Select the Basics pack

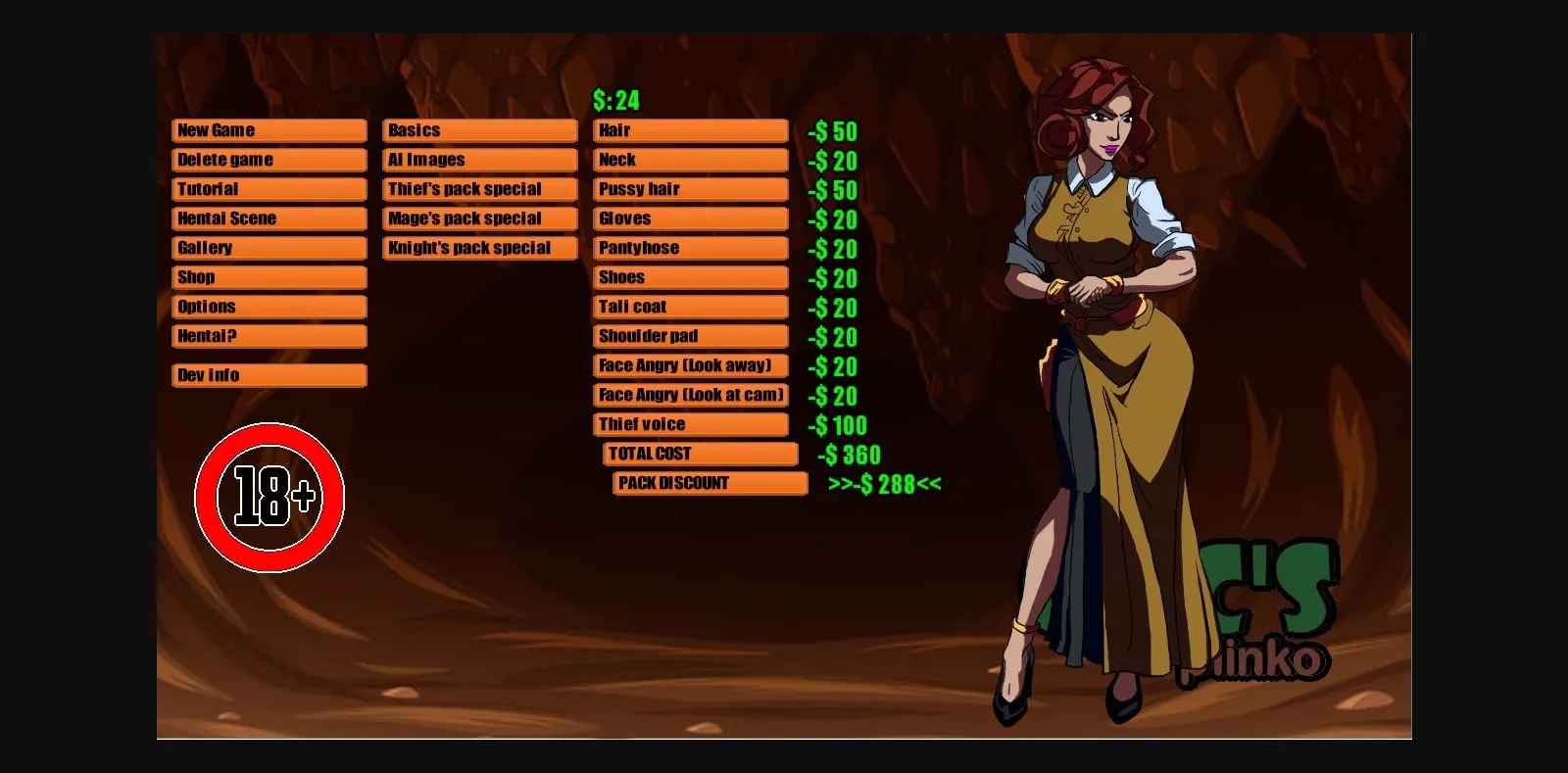[x=478, y=129]
